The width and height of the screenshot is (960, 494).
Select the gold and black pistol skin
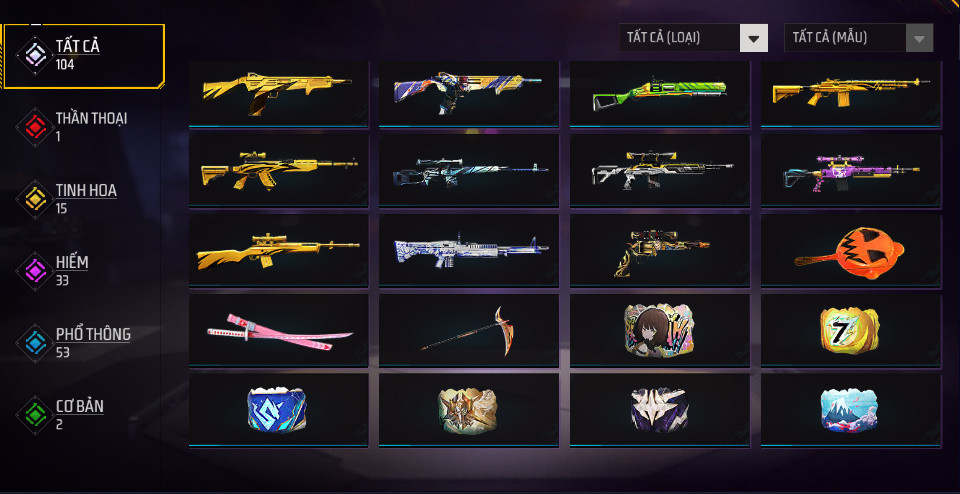pos(659,250)
